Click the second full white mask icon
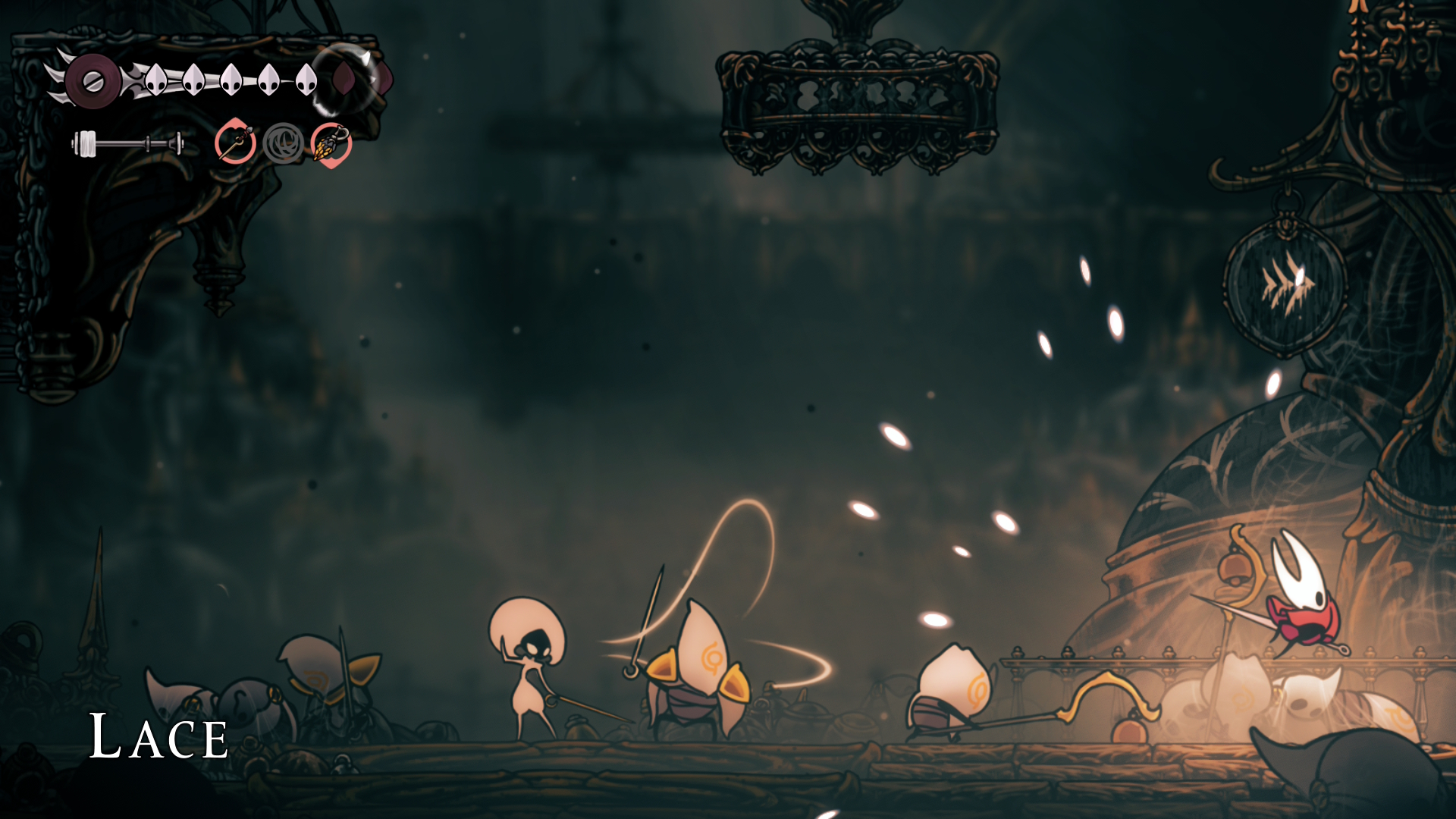This screenshot has width=1456, height=819. point(193,80)
